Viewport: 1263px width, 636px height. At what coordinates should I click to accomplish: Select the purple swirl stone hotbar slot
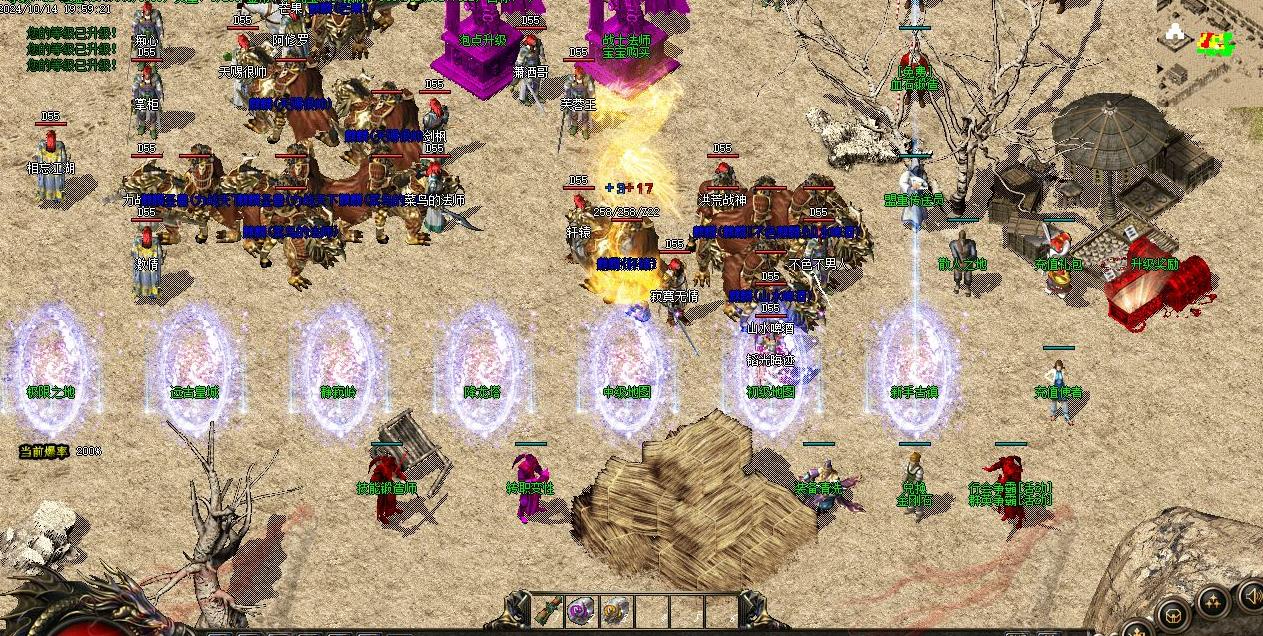581,610
